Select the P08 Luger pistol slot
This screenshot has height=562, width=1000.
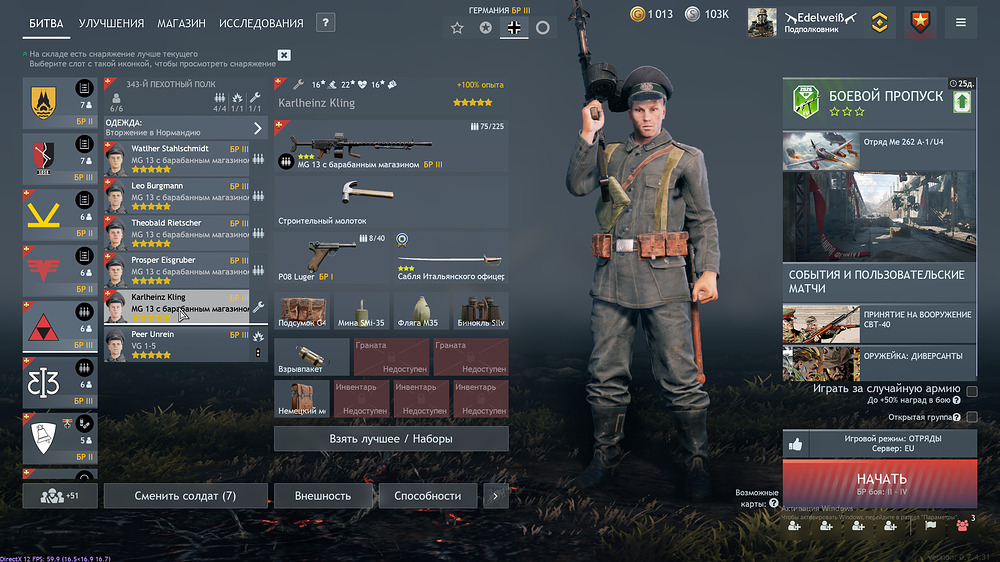coord(330,257)
